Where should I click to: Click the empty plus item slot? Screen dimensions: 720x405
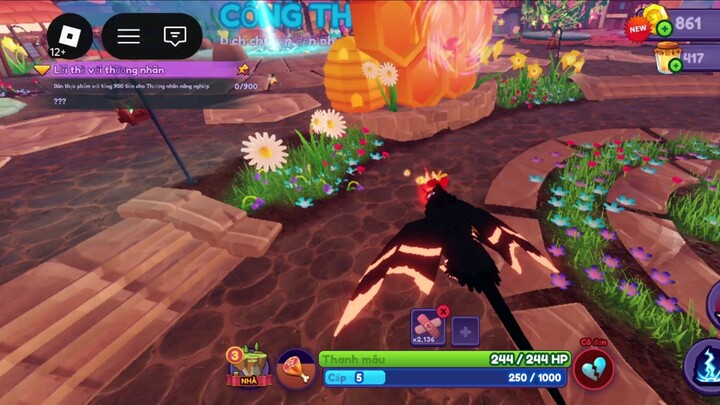[465, 331]
